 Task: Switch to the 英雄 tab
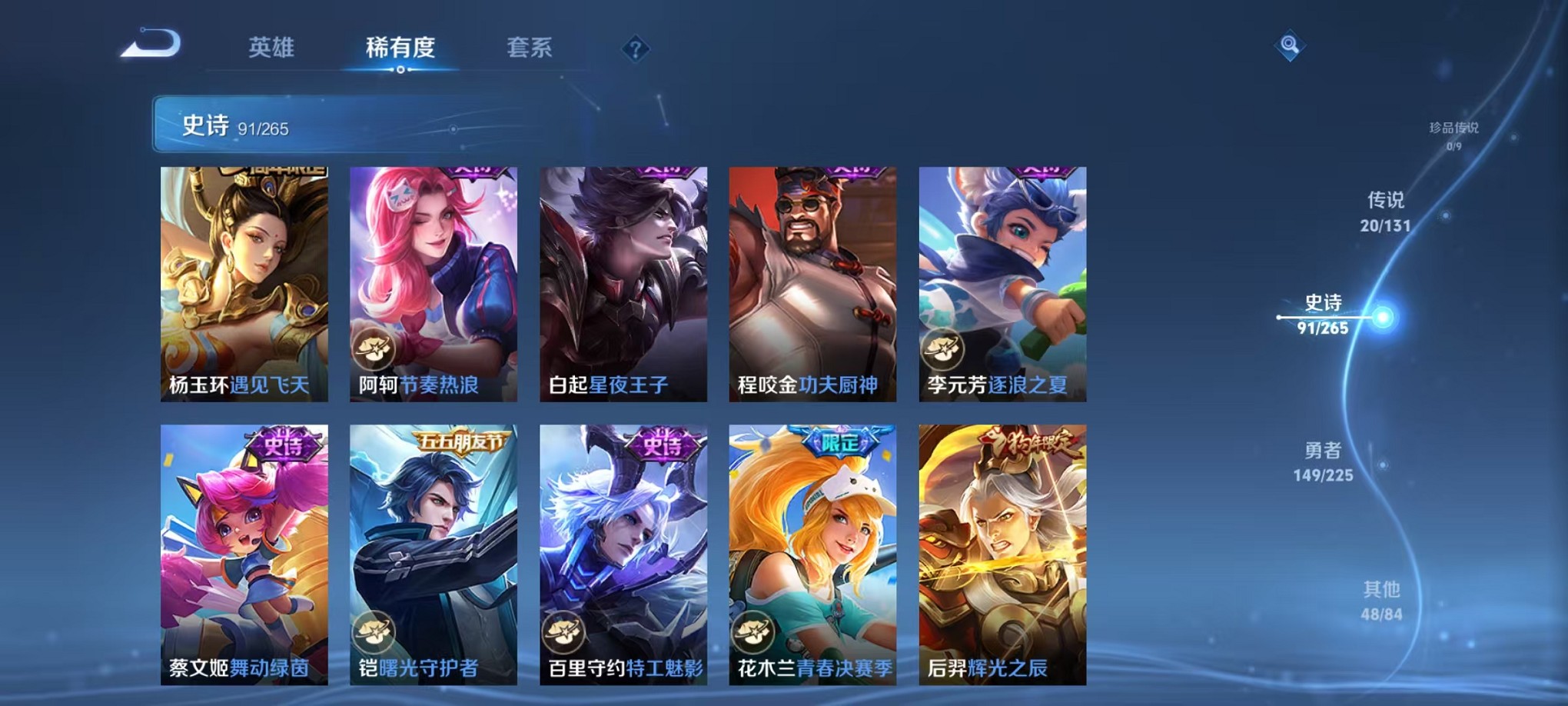click(x=272, y=48)
